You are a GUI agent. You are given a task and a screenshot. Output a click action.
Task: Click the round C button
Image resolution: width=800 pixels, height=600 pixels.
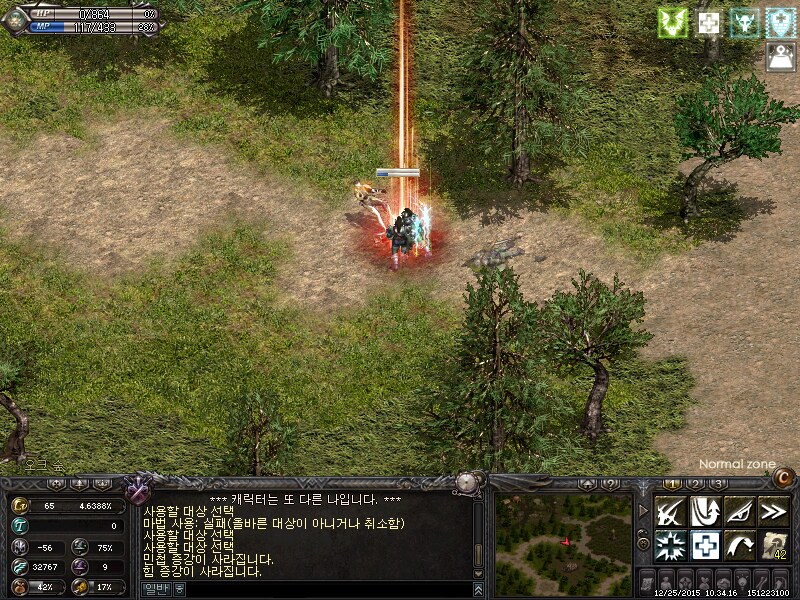780,475
